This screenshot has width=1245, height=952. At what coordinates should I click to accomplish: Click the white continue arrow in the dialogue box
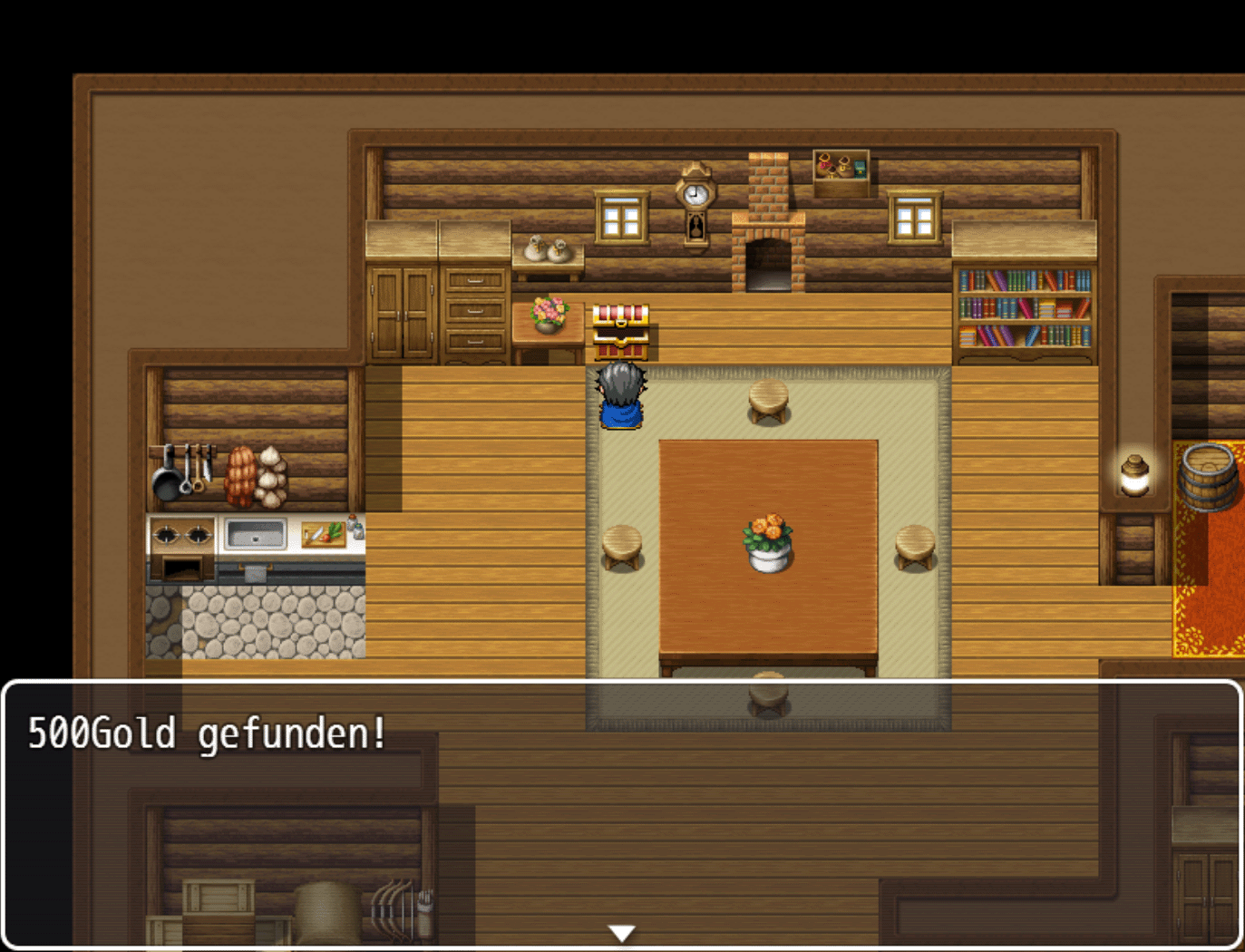point(622,933)
